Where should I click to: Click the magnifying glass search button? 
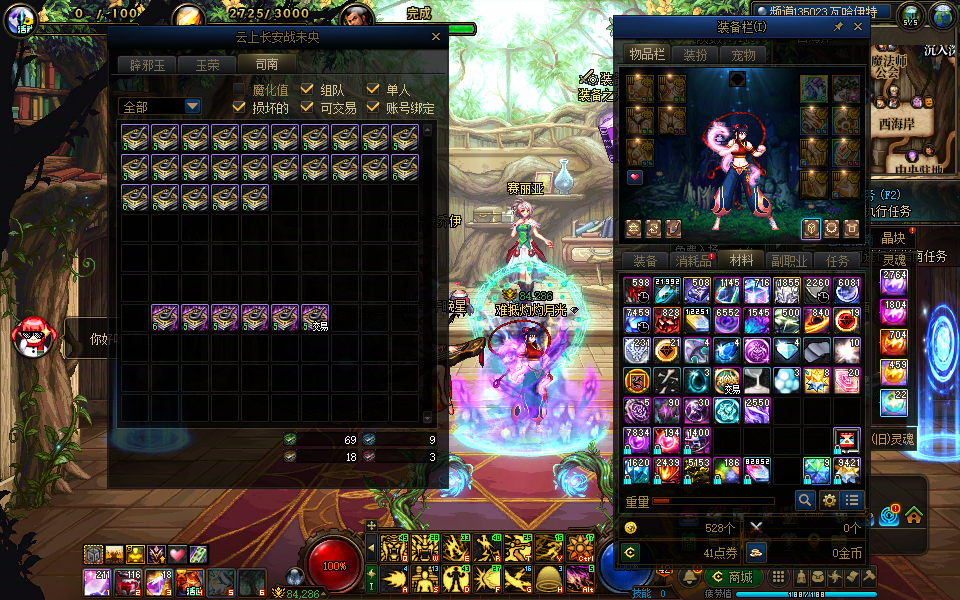coord(805,500)
